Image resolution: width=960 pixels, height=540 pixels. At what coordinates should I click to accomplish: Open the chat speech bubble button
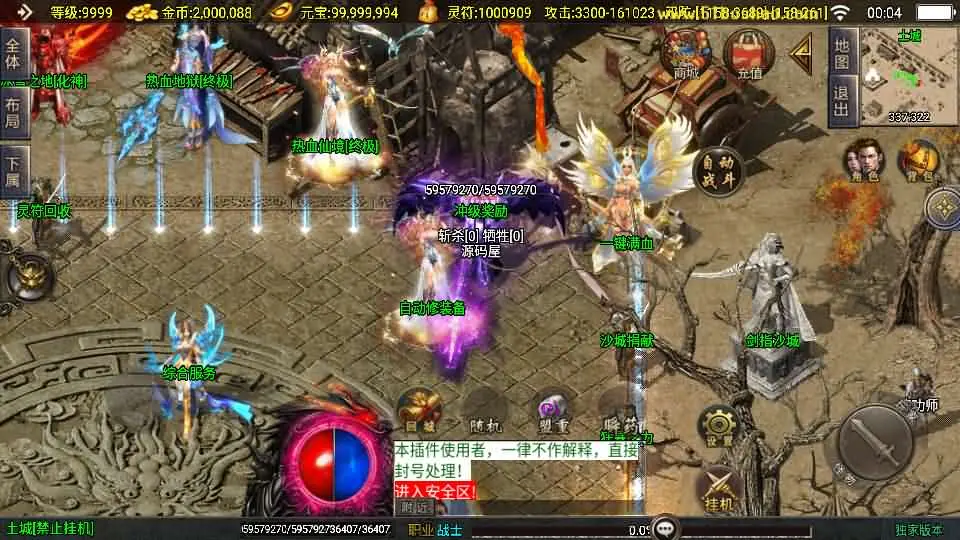[x=664, y=529]
